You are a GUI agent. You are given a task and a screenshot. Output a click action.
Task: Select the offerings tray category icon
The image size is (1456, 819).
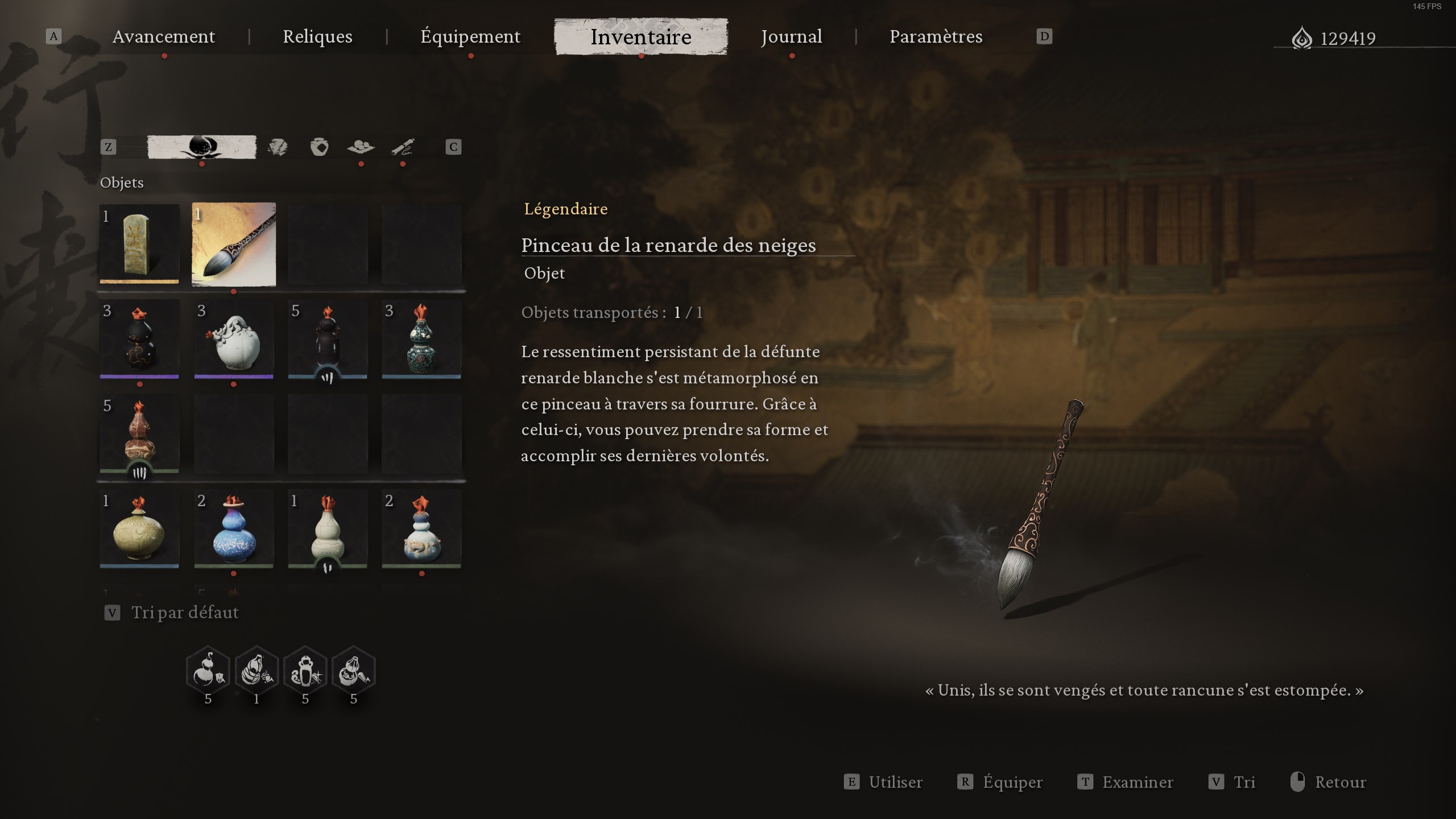click(x=360, y=147)
